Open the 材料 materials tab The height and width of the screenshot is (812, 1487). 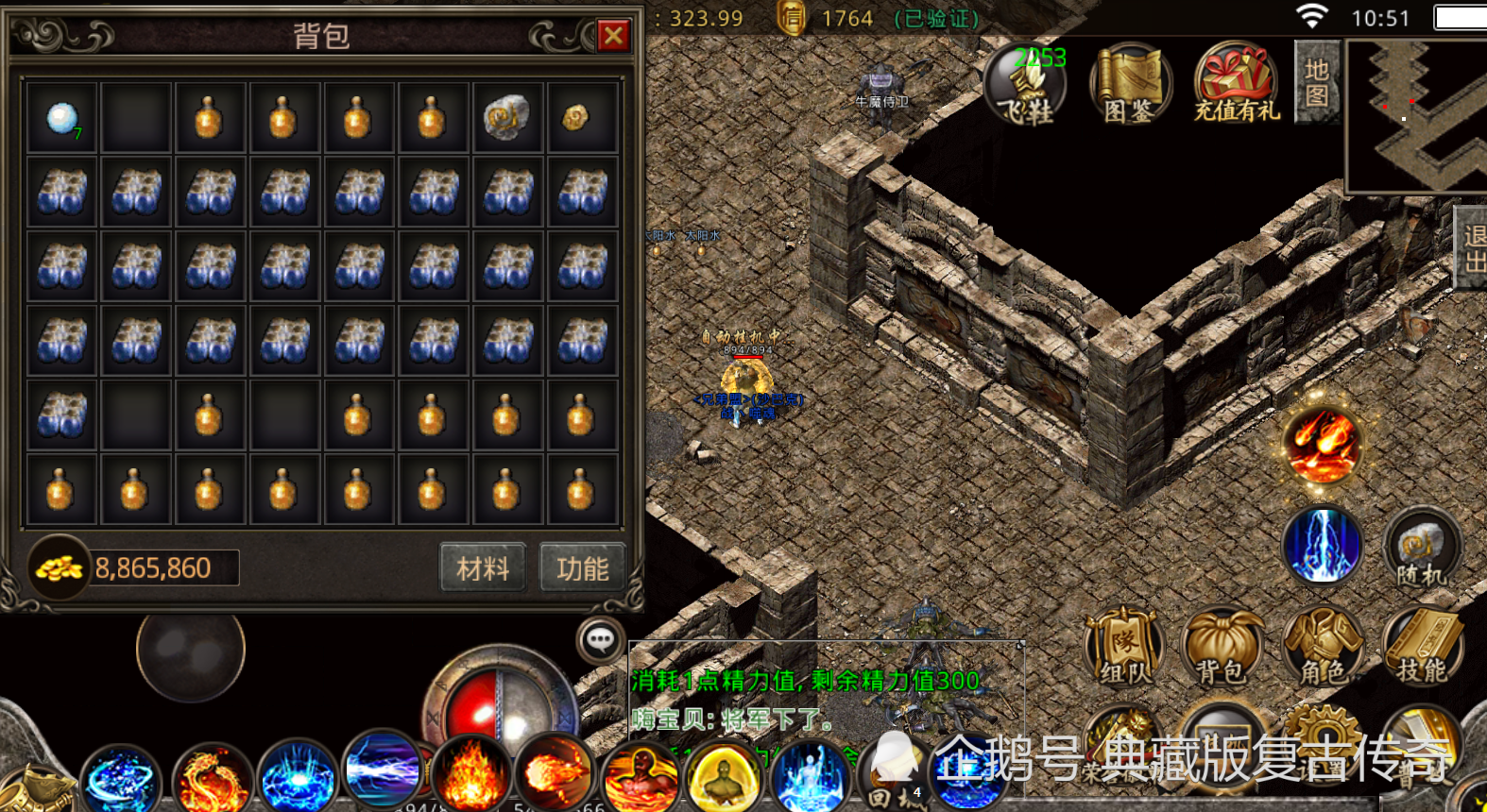(483, 568)
